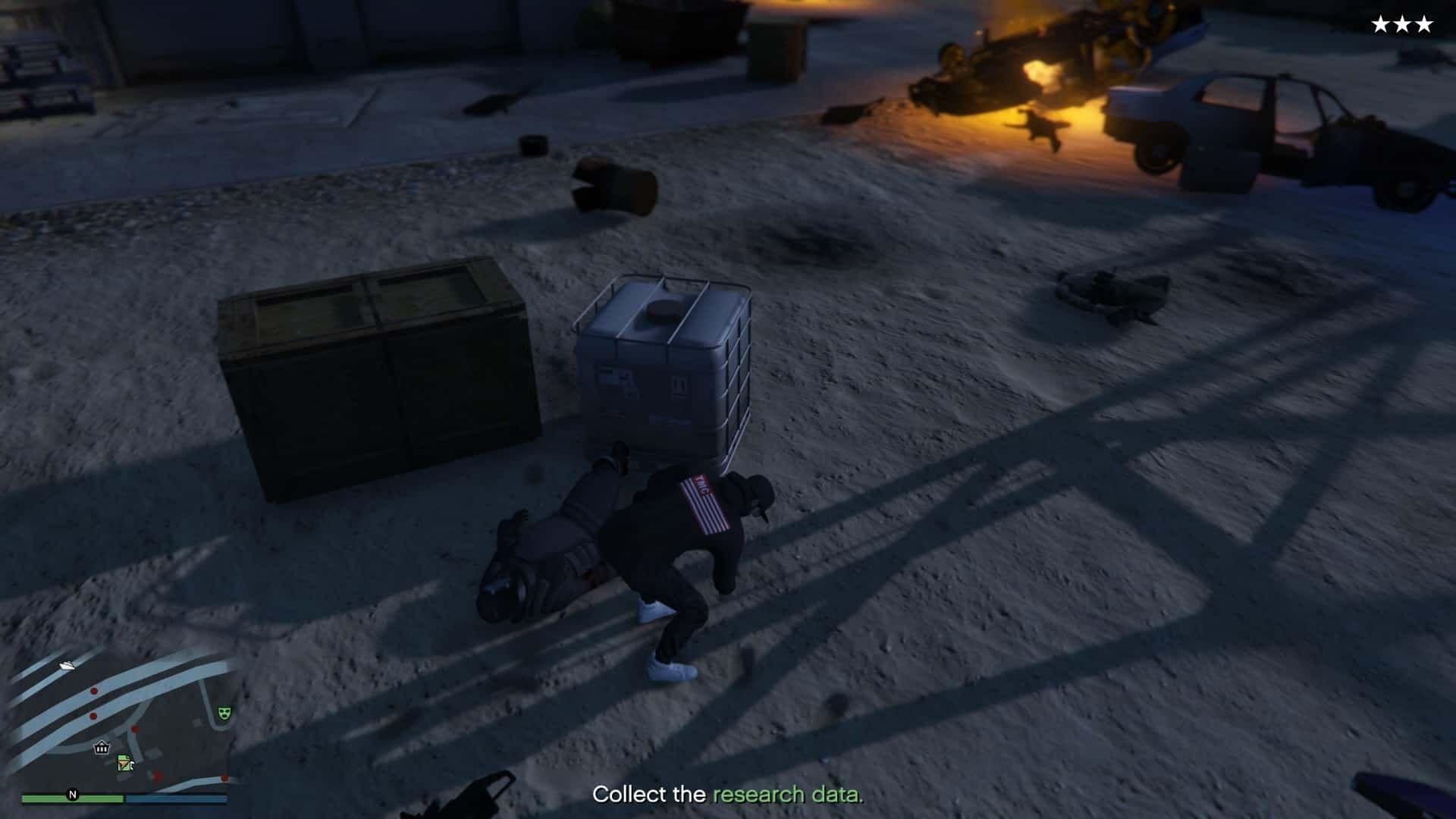1456x819 pixels.
Task: Click the white boat icon on the minimap
Action: pyautogui.click(x=65, y=666)
